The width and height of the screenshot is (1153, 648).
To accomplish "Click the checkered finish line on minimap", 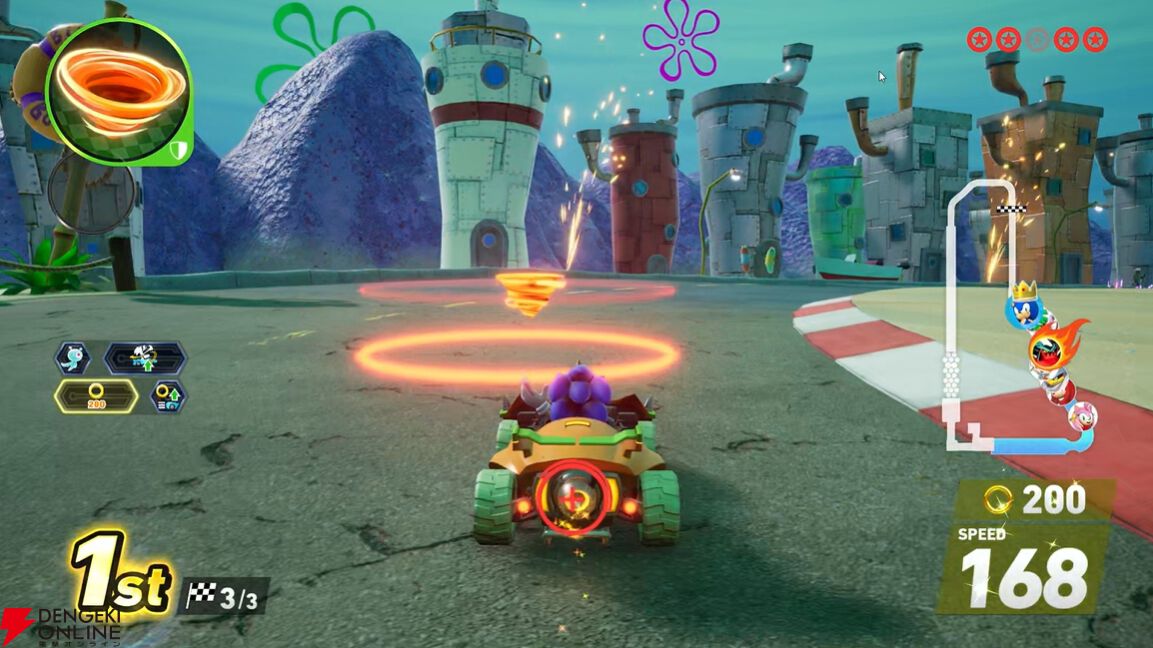I will 1012,210.
